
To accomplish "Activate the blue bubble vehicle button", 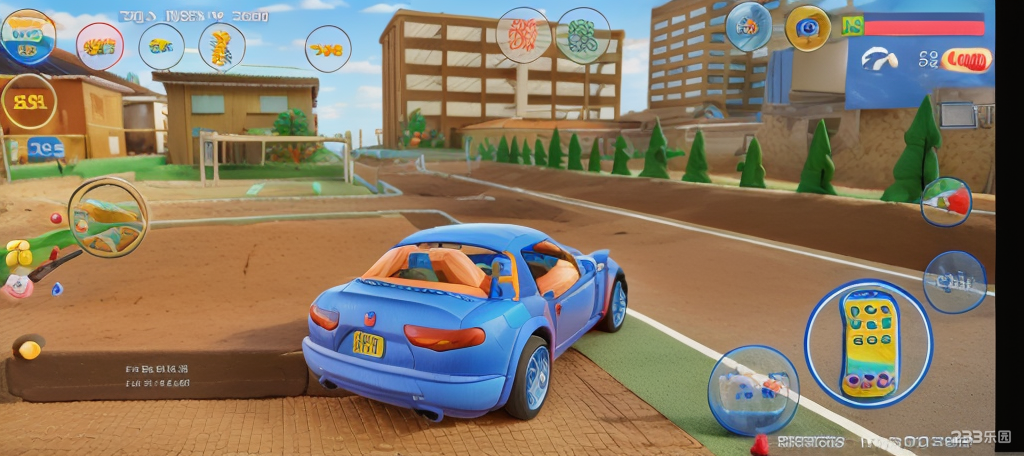I will [x=753, y=389].
